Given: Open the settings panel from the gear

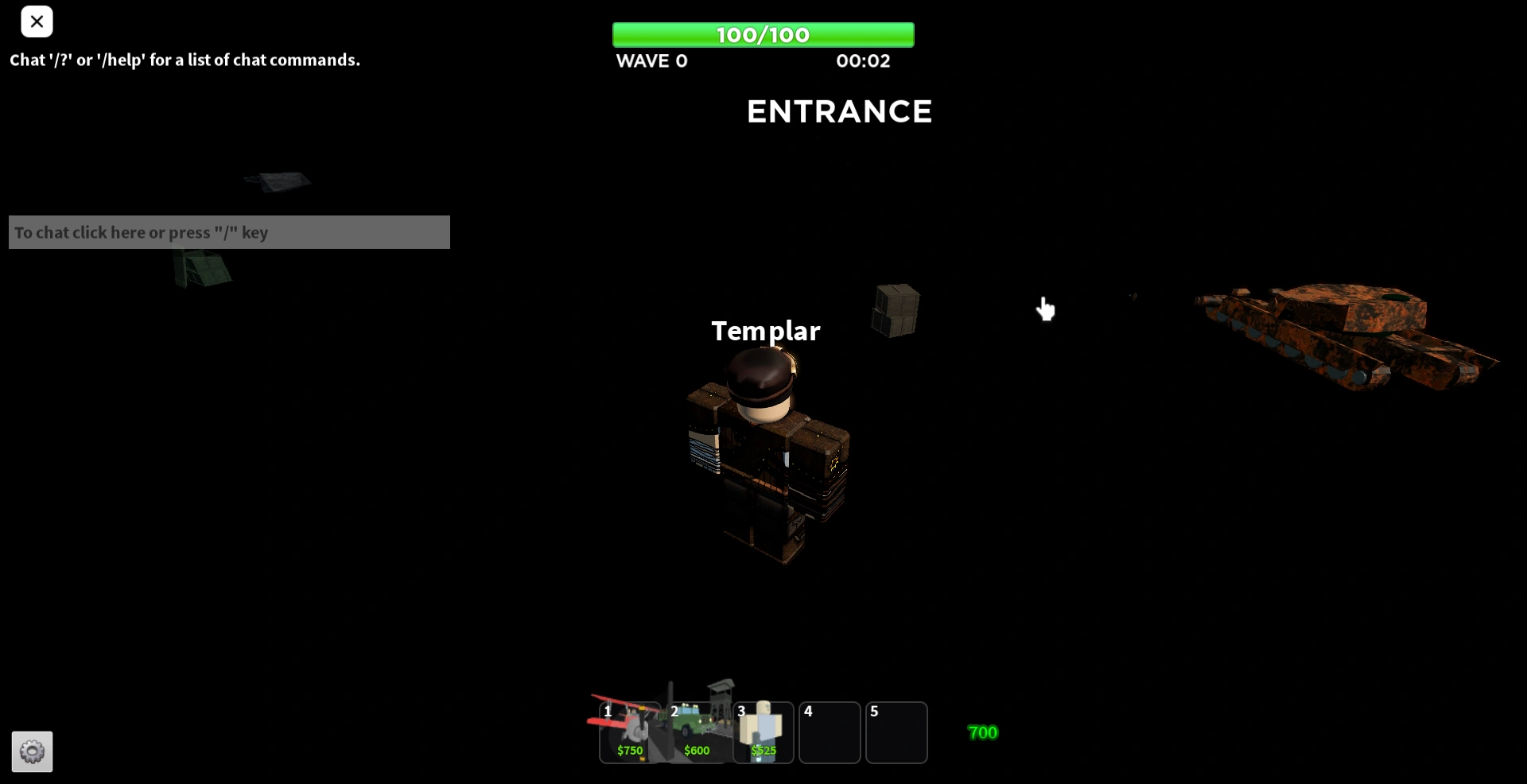Looking at the screenshot, I should click(32, 751).
